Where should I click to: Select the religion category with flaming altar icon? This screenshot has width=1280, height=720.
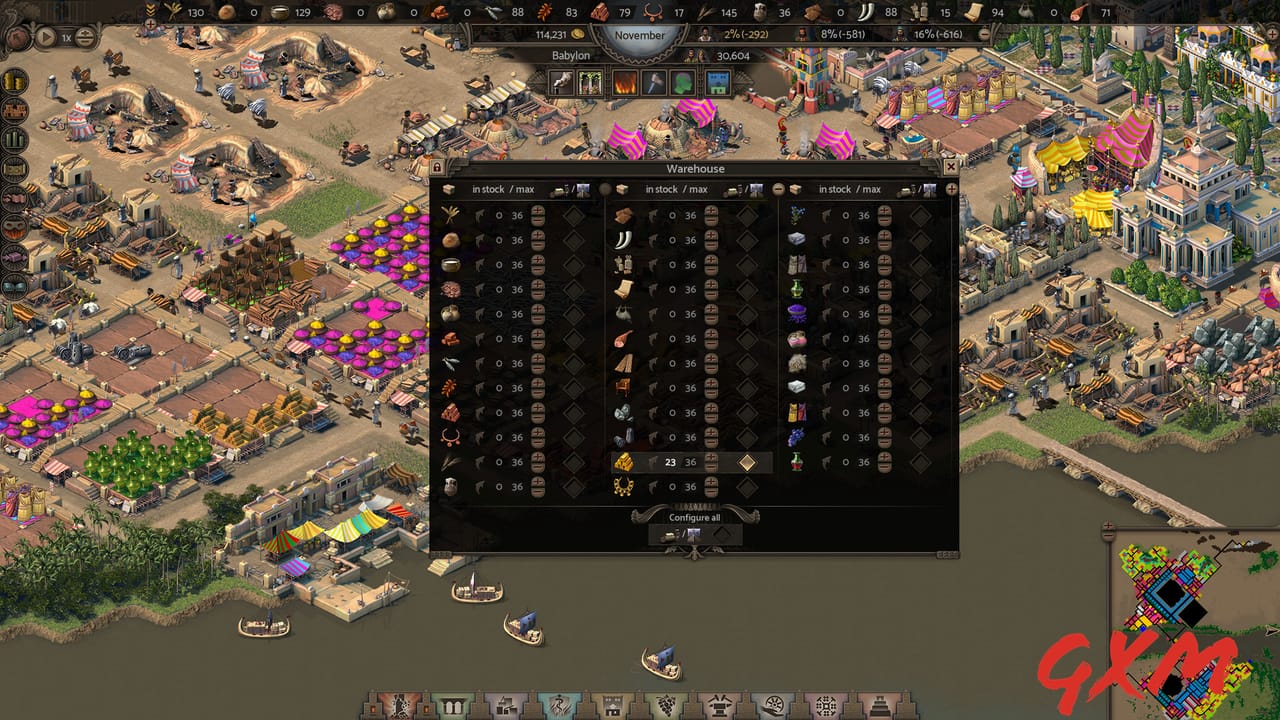(398, 703)
